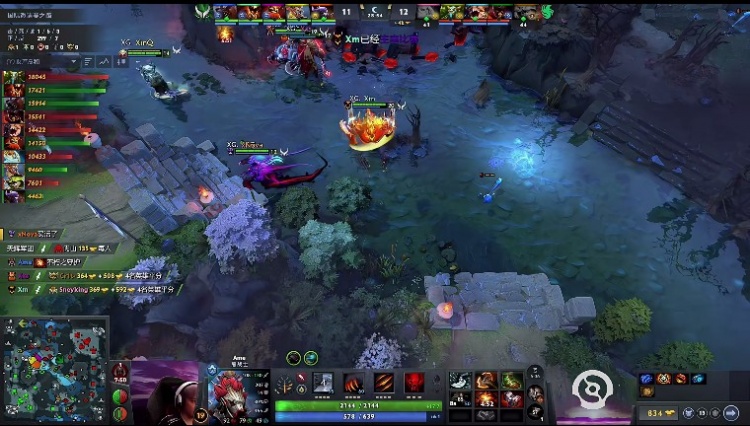Select the hero portrait in the bottom HUD
The height and width of the screenshot is (426, 750).
click(x=236, y=392)
